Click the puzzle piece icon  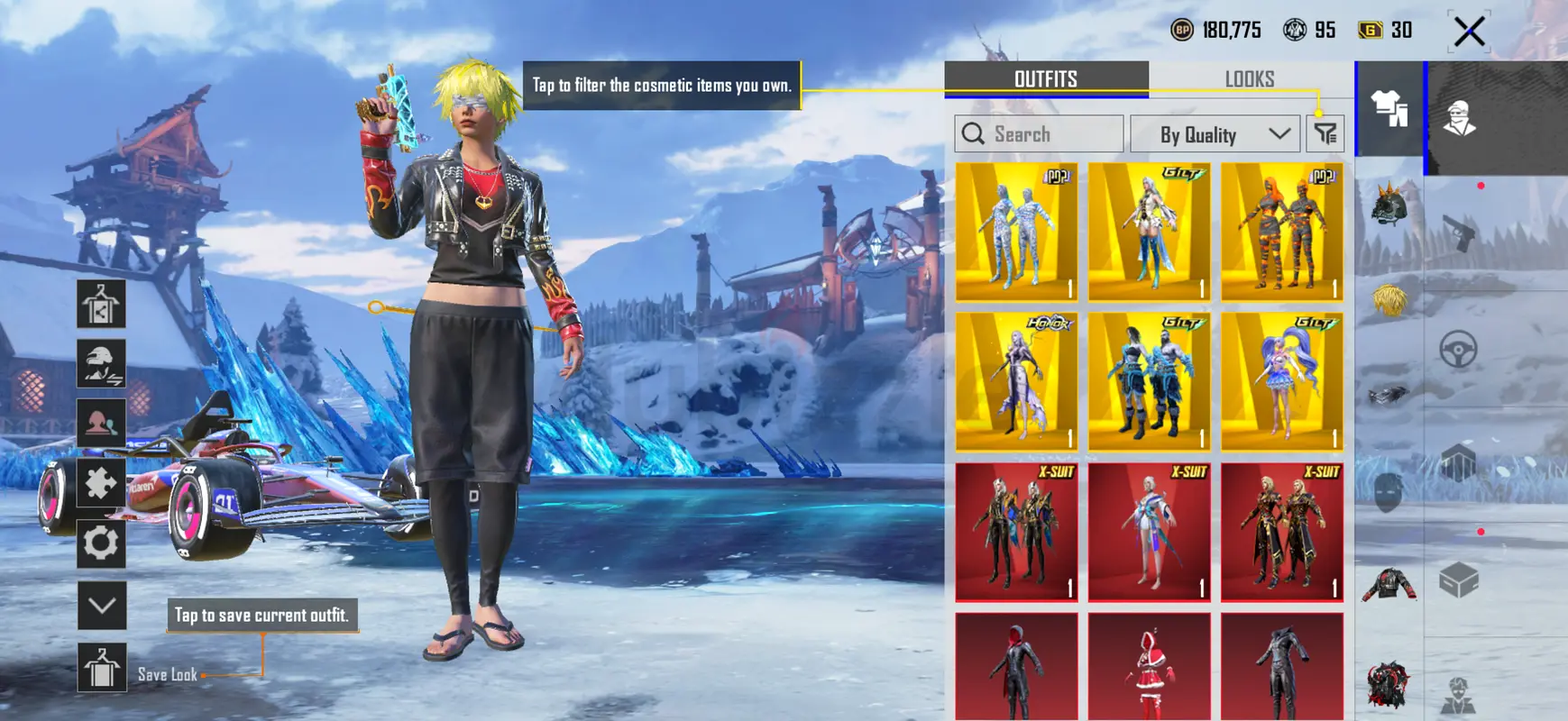101,483
